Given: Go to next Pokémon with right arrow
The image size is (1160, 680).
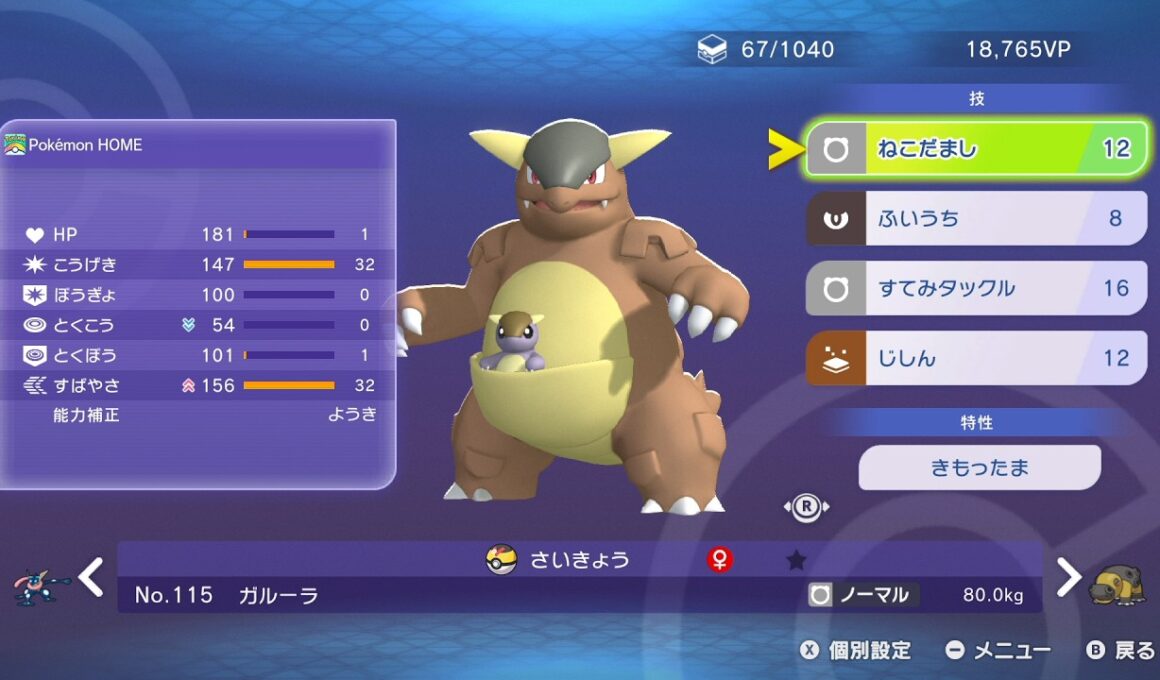Looking at the screenshot, I should tap(1068, 577).
